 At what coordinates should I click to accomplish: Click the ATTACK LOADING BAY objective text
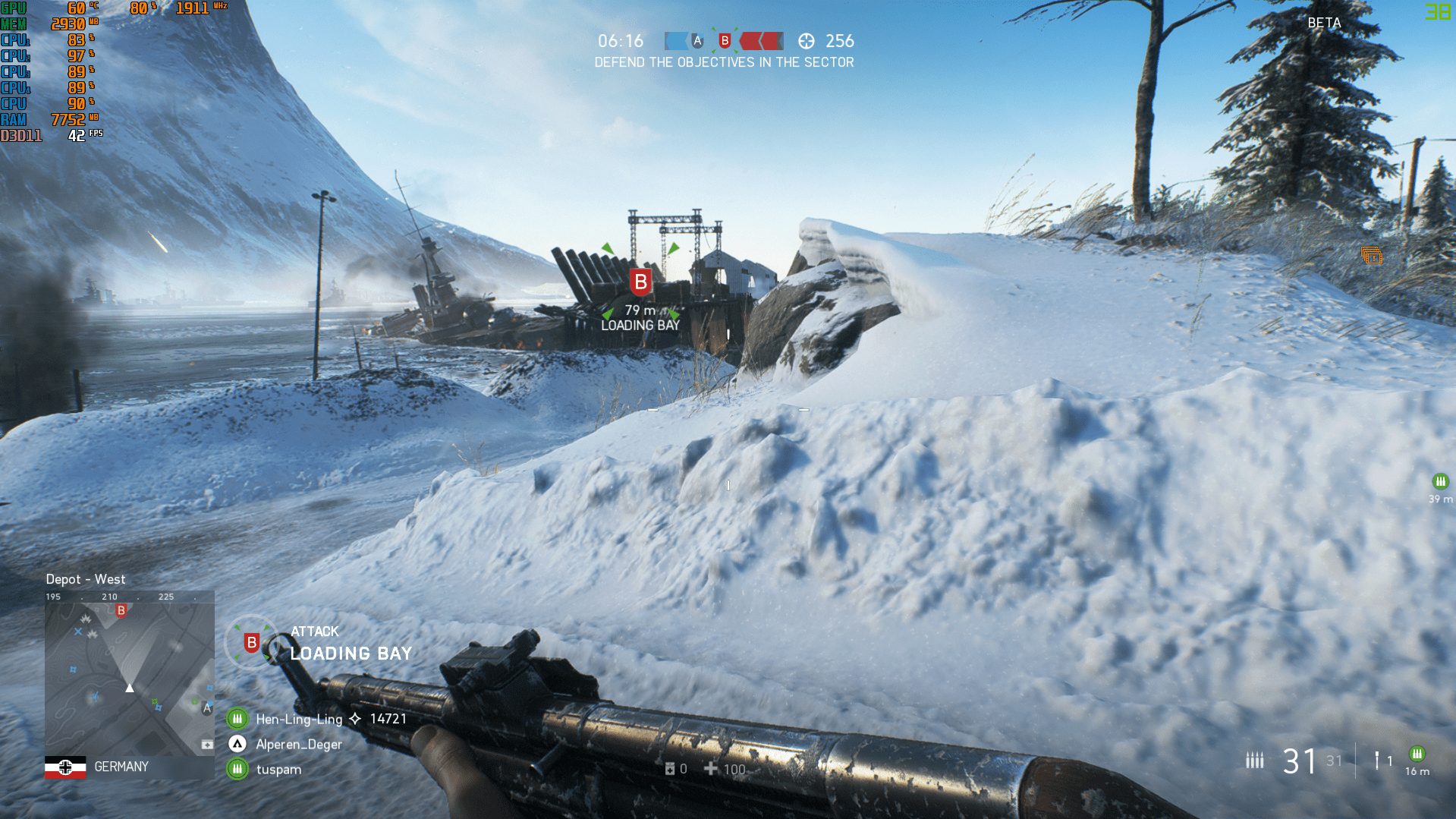pyautogui.click(x=350, y=642)
